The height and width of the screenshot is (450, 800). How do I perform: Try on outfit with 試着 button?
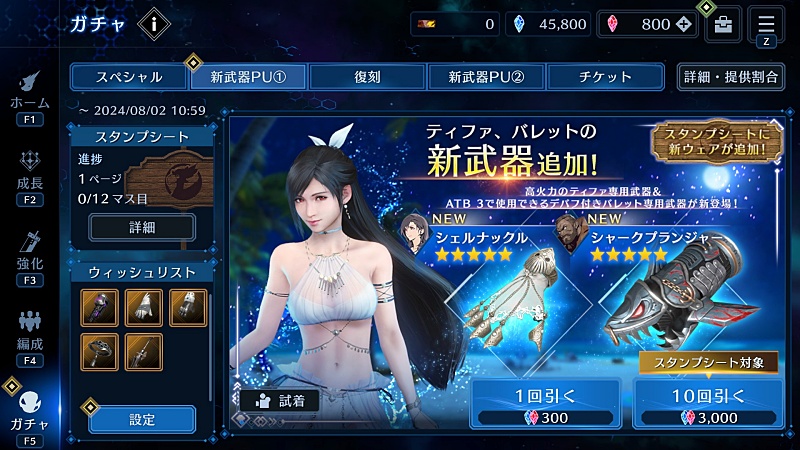(279, 400)
